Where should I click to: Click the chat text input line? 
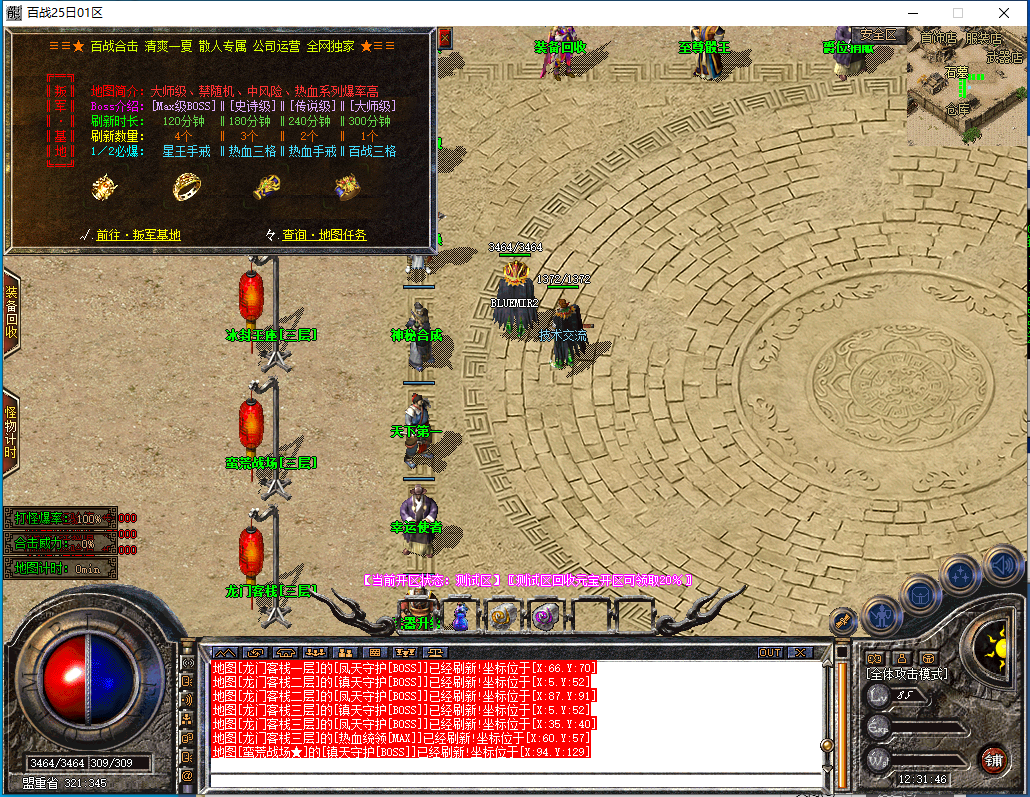pyautogui.click(x=510, y=779)
